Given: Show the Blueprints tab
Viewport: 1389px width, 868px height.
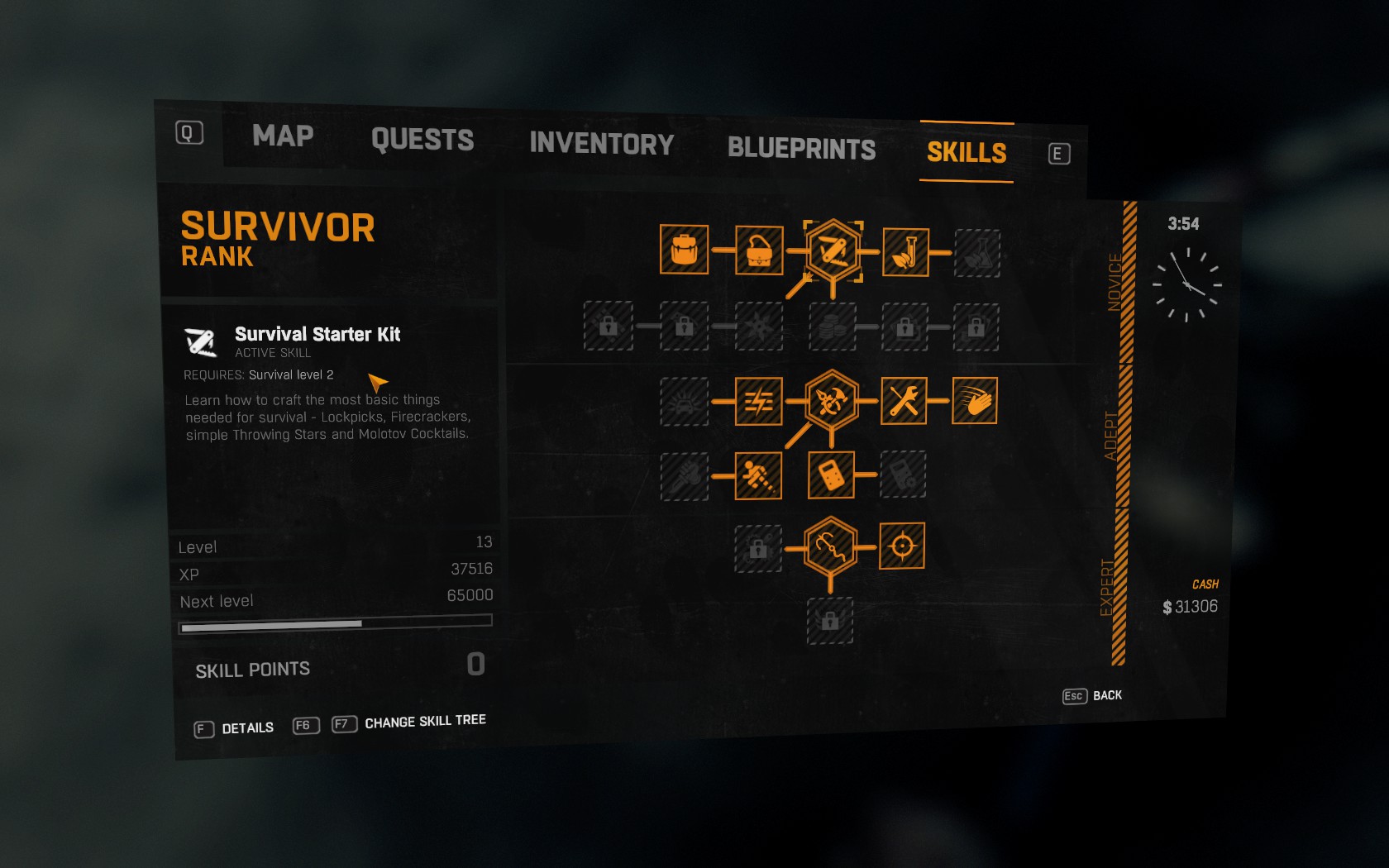Looking at the screenshot, I should coord(801,149).
